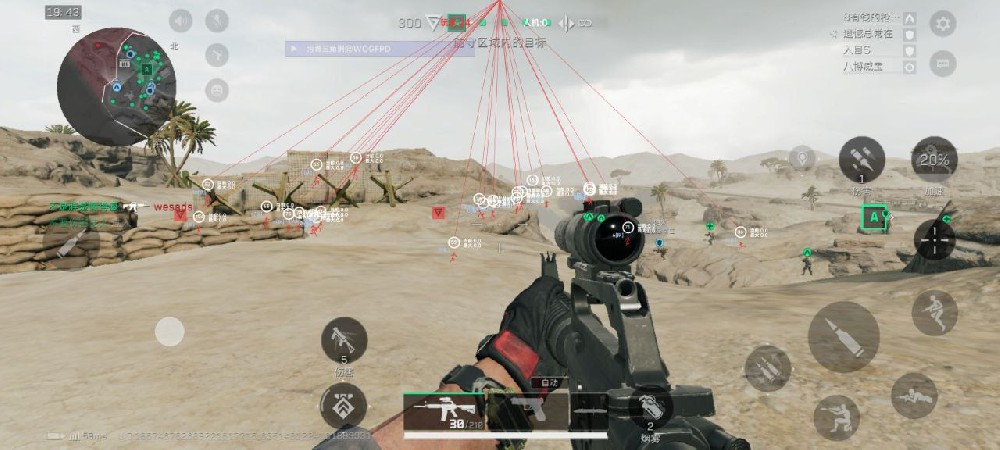Viewport: 1000px width, 450px height.
Task: Open the emote face button
Action: [x=217, y=90]
